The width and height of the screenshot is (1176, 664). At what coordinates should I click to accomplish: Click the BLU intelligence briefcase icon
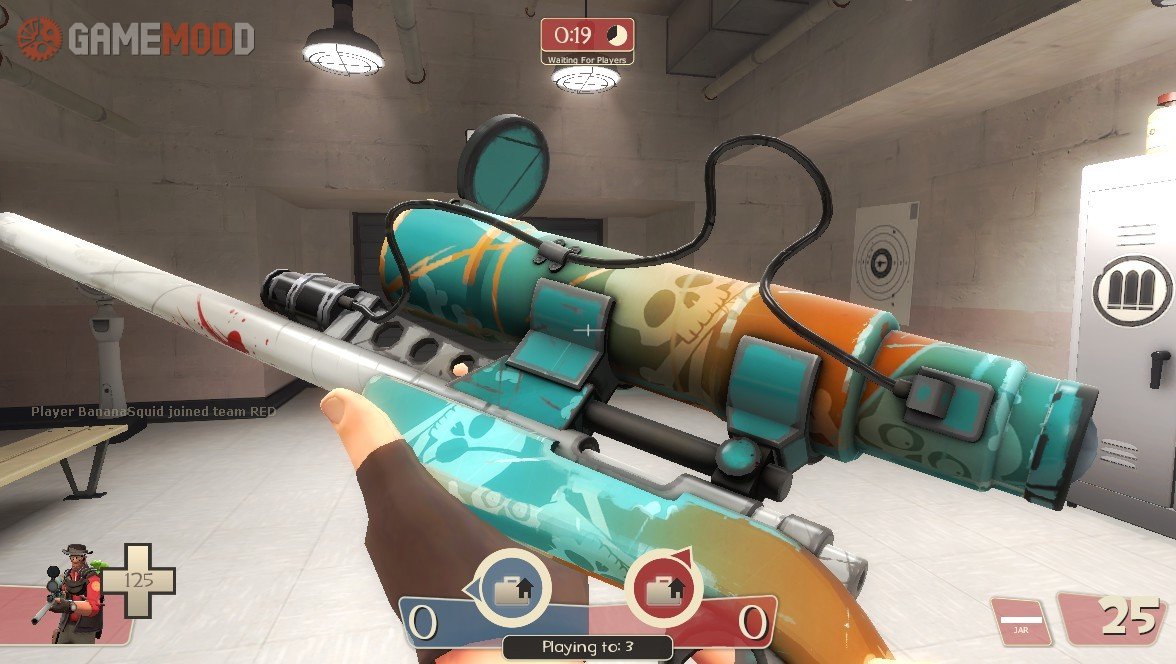click(513, 586)
